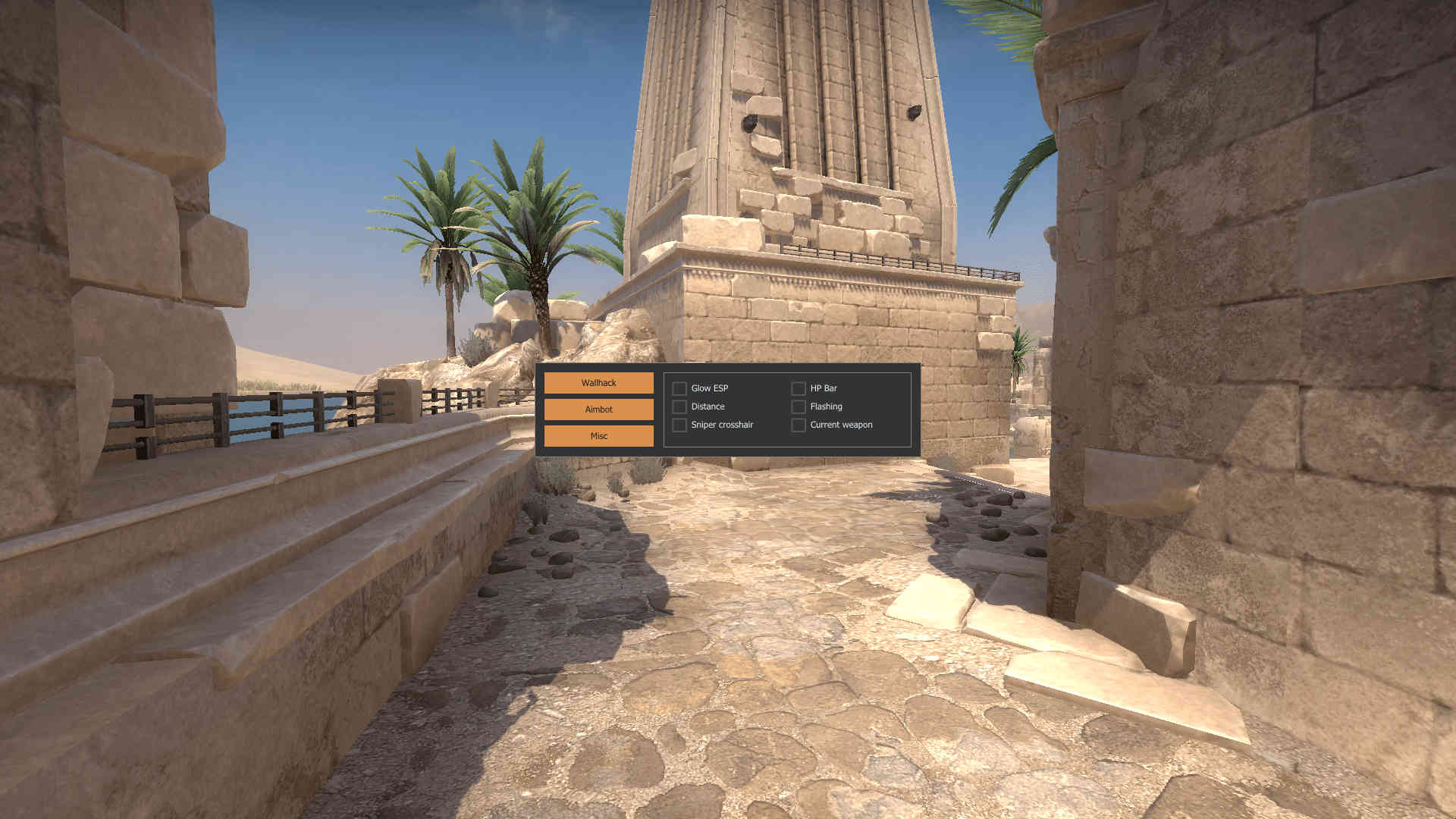Screen dimensions: 1456x819
Task: Turn off the Current weapon checkbox
Action: click(x=798, y=425)
